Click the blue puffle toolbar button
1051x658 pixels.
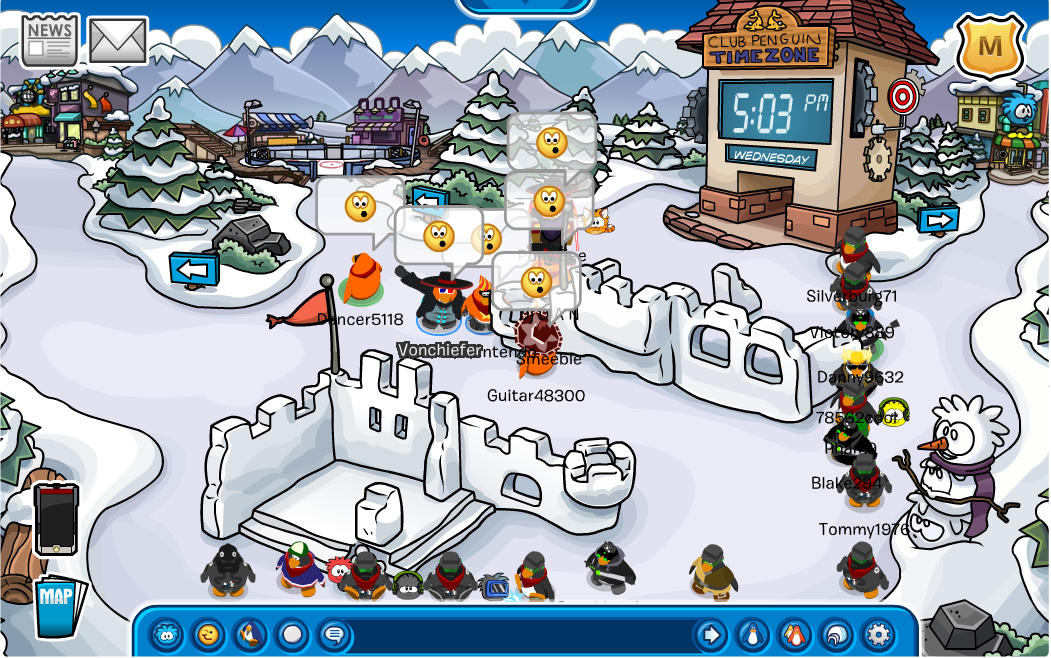(x=166, y=634)
